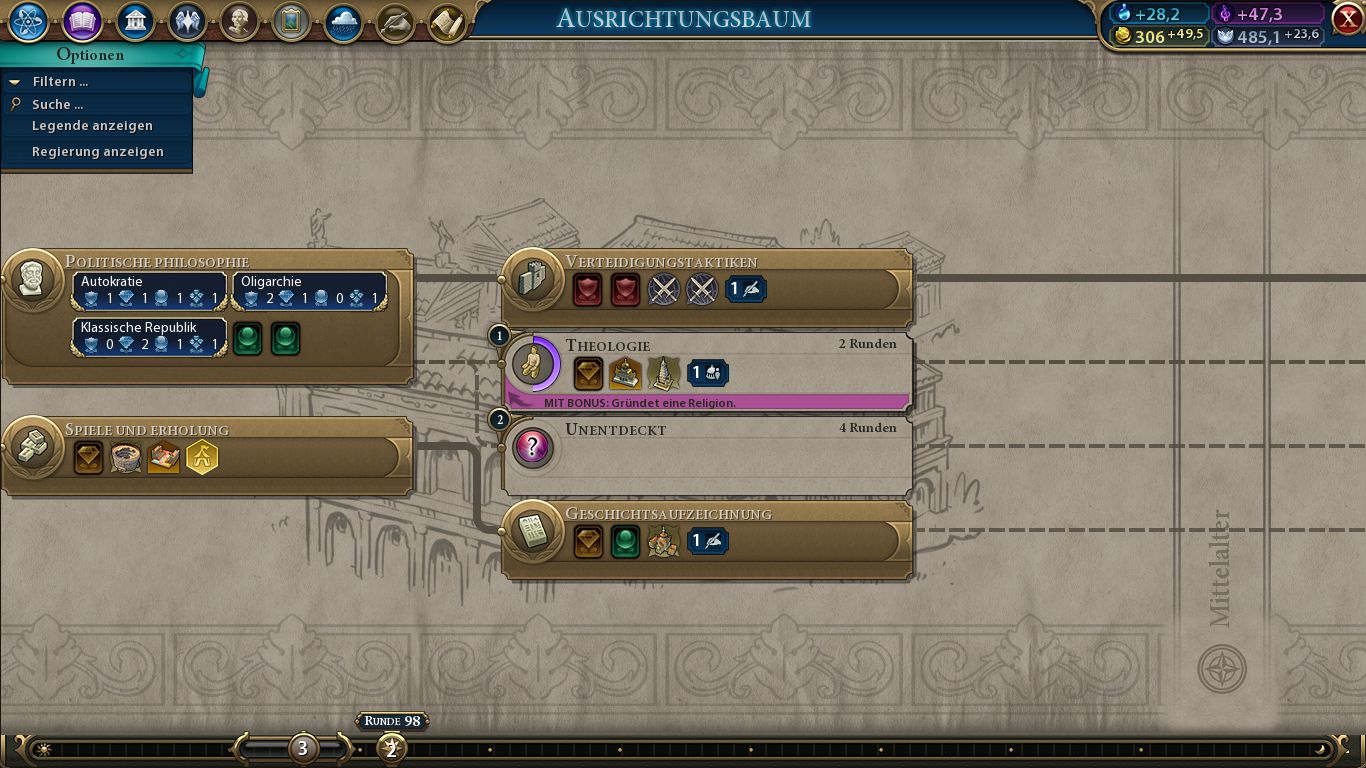
Task: Open the quill-in-hand icon in the top bar
Action: (395, 22)
